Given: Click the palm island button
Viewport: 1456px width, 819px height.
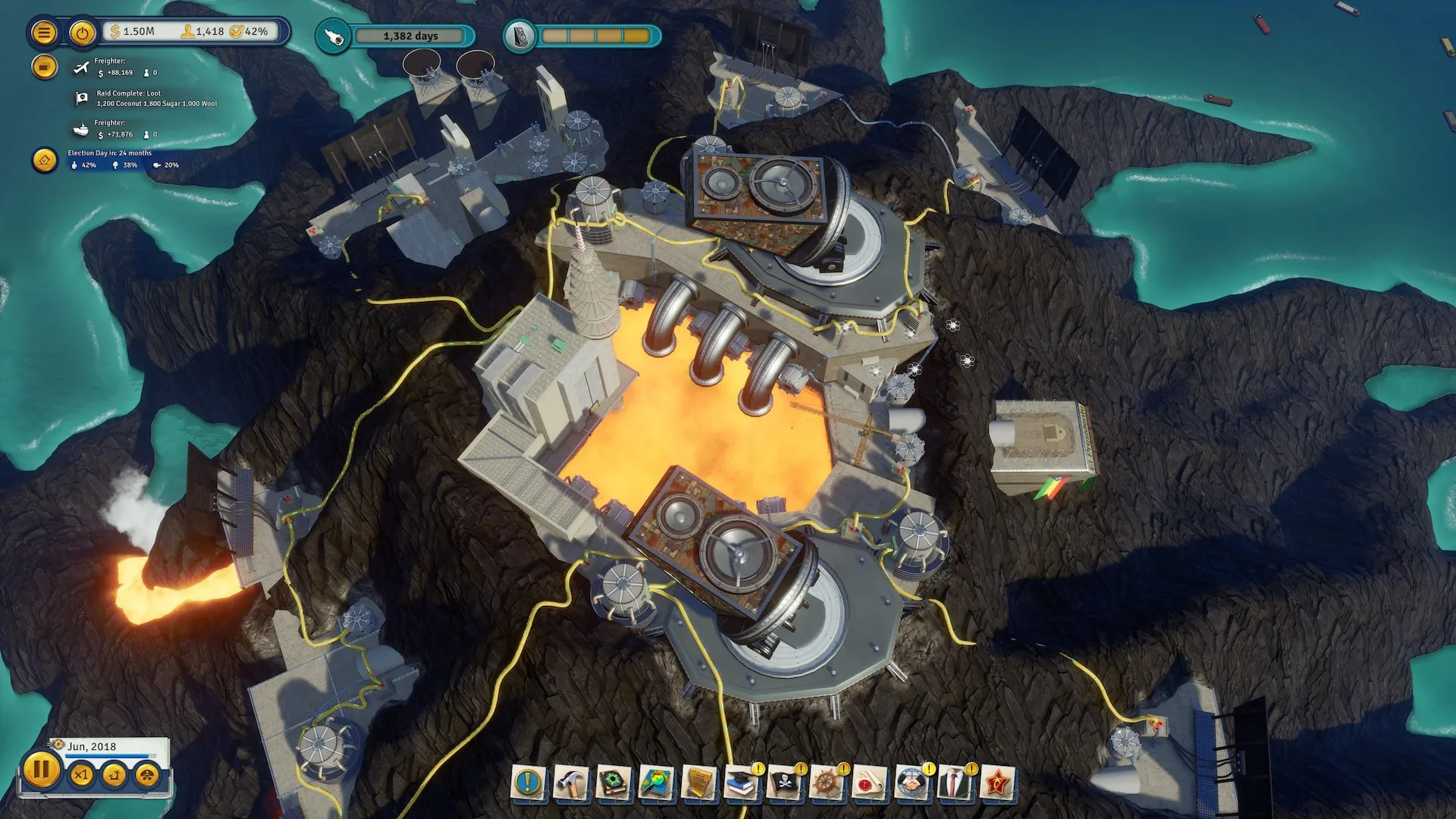Looking at the screenshot, I should 115,774.
